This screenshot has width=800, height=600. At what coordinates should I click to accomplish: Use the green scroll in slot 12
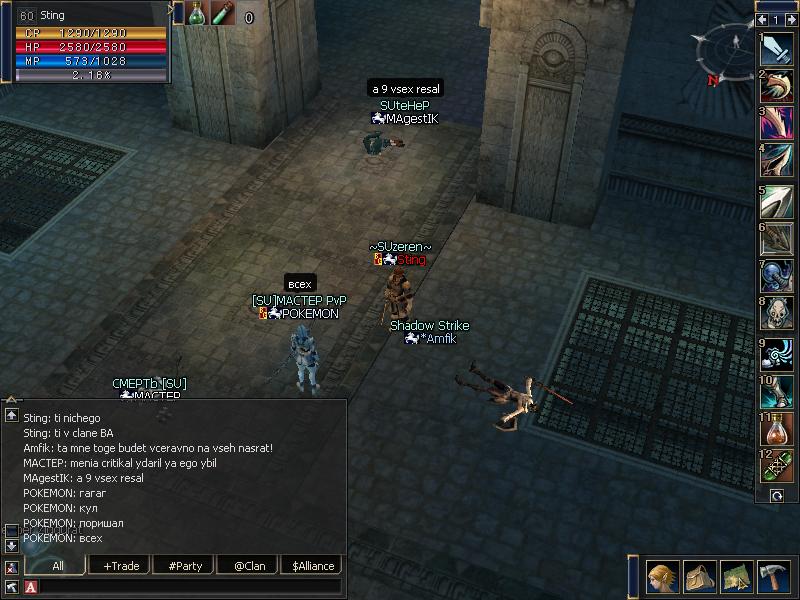pyautogui.click(x=776, y=468)
